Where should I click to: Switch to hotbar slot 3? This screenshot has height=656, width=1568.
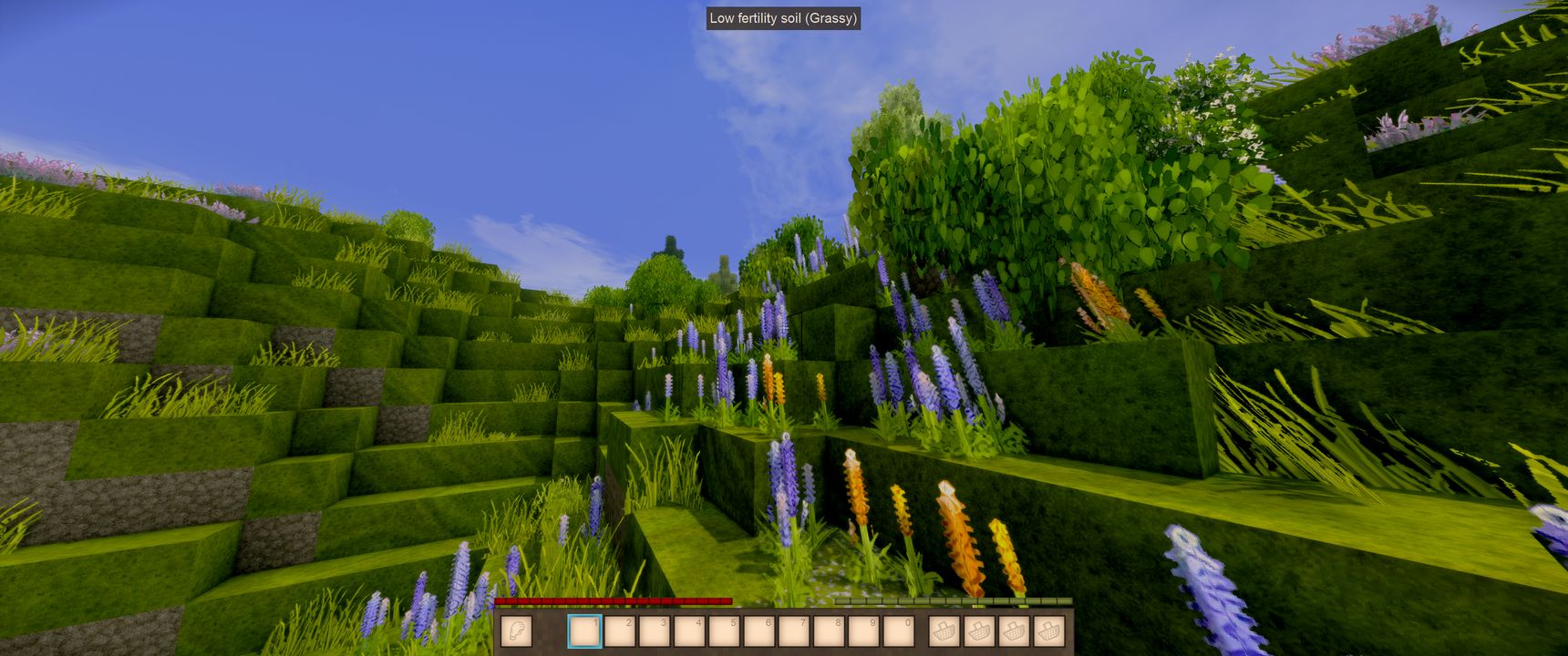tap(655, 630)
